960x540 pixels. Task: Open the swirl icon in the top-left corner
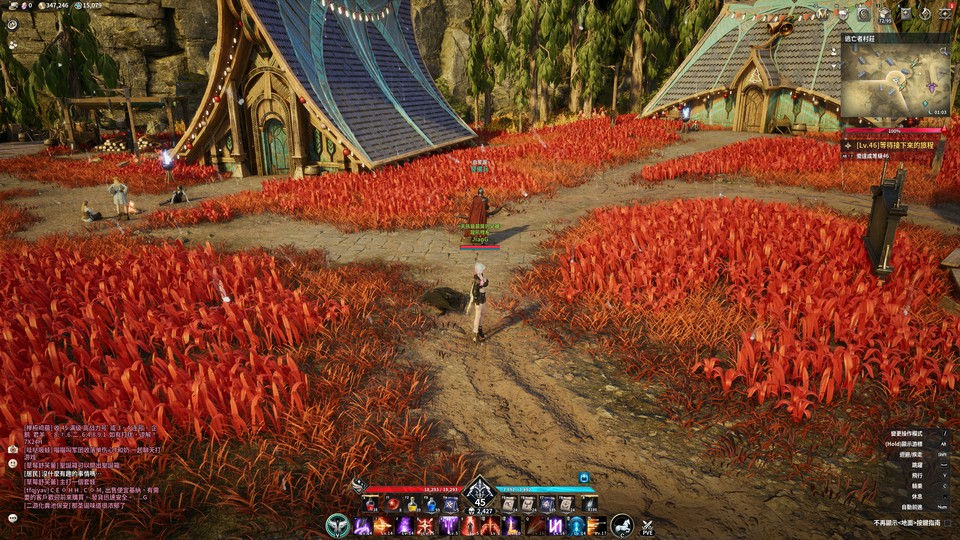(x=12, y=24)
